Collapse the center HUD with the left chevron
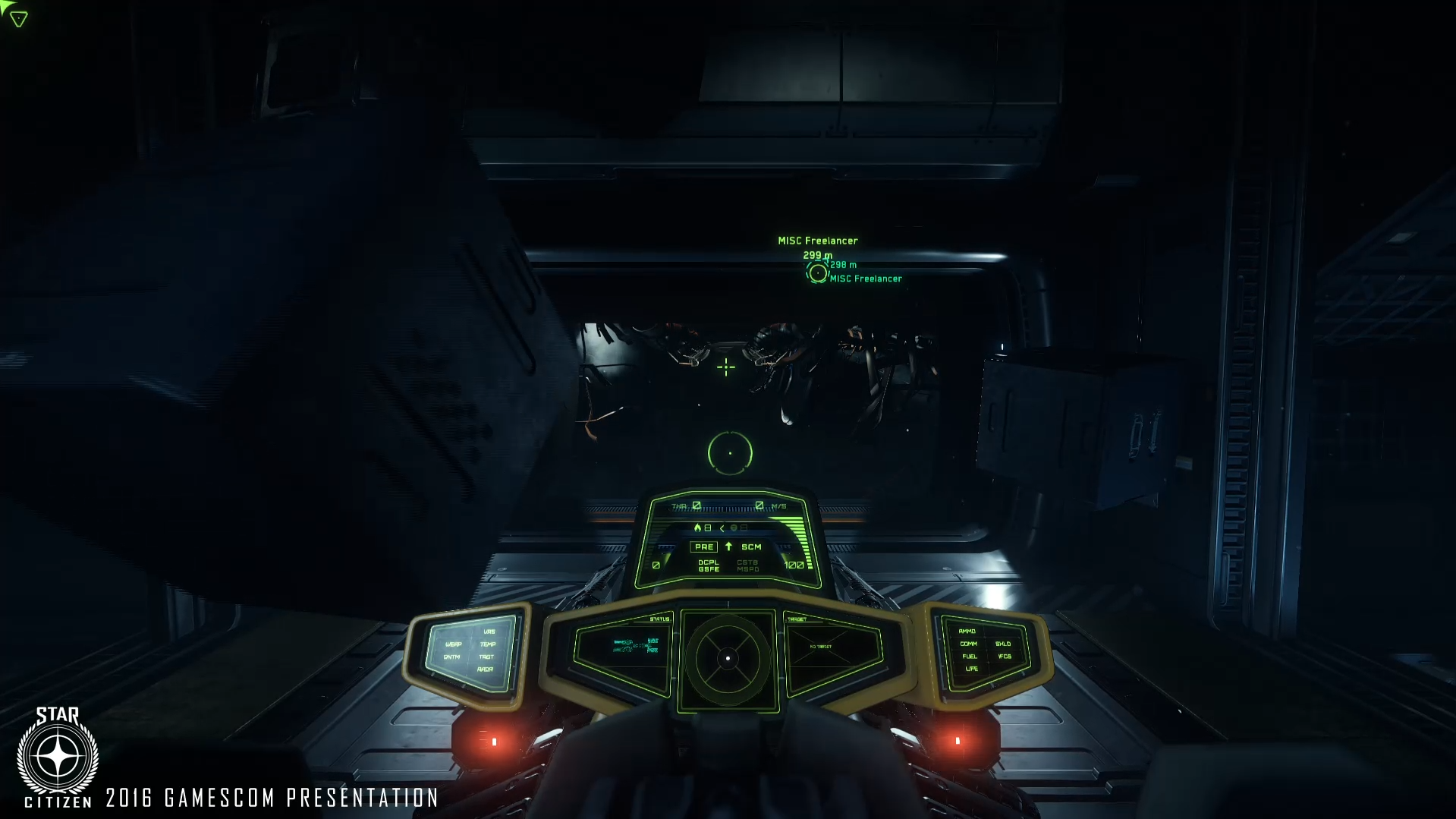Screen dimensions: 1456x819 pyautogui.click(x=722, y=529)
